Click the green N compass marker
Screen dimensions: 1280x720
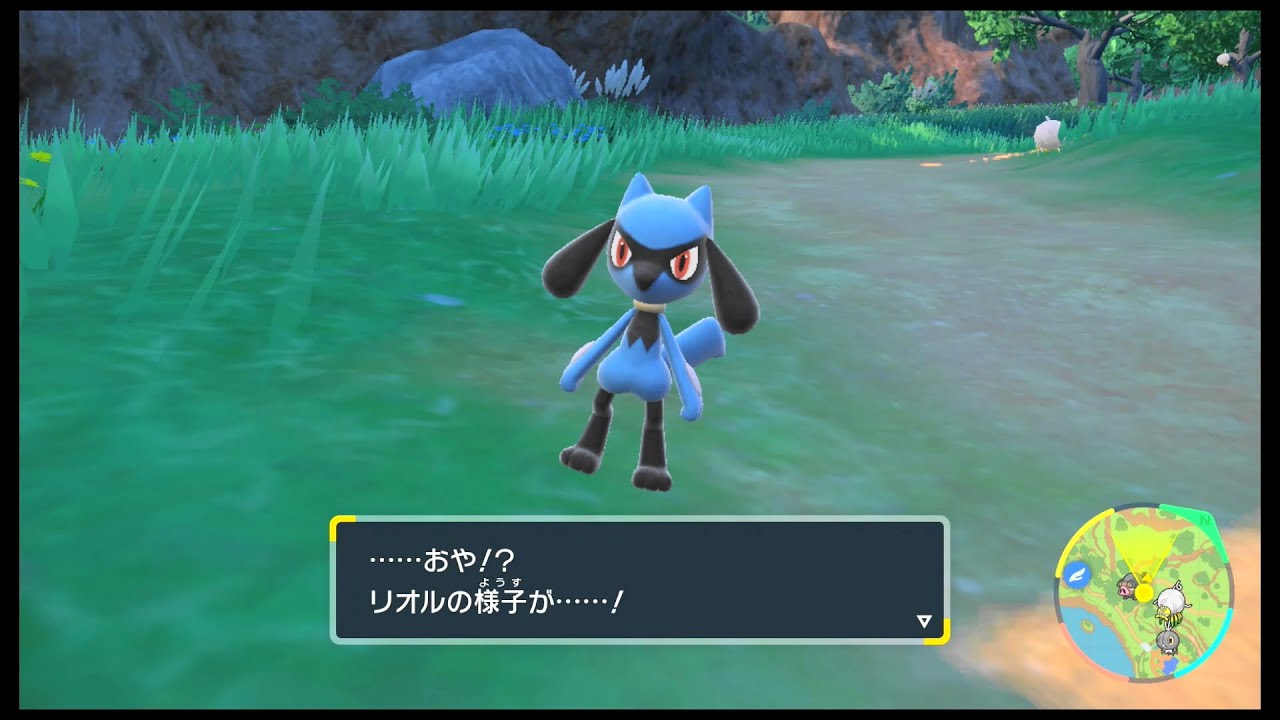tap(1203, 521)
